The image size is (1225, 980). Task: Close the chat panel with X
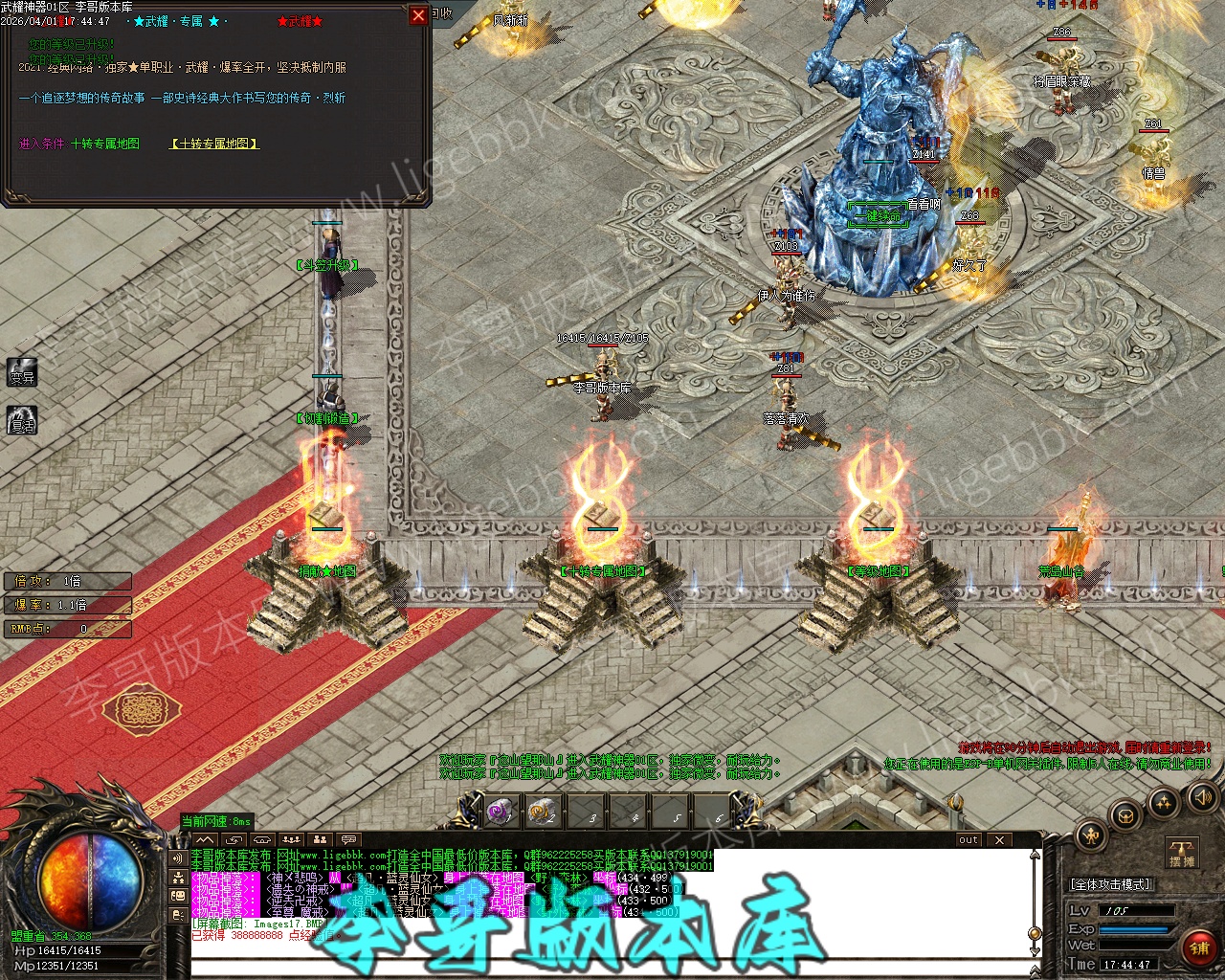[998, 840]
